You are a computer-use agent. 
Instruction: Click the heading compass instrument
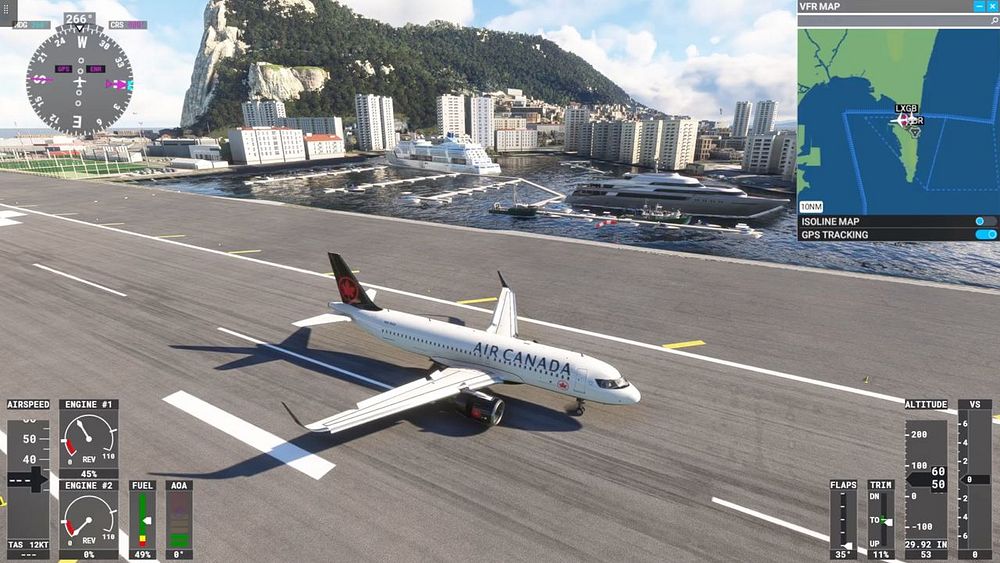coord(79,81)
